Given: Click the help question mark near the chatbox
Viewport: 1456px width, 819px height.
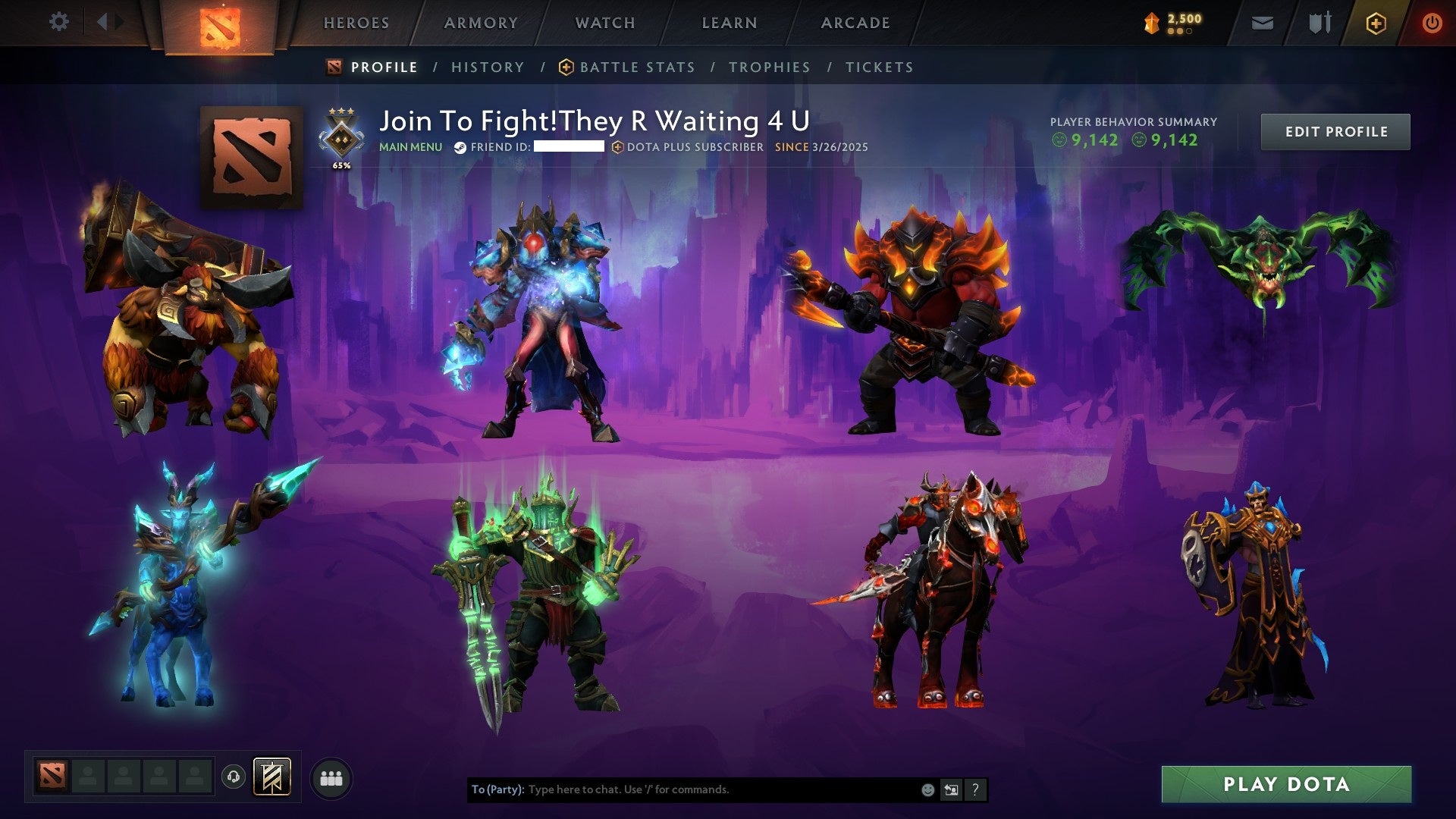Looking at the screenshot, I should click(974, 789).
